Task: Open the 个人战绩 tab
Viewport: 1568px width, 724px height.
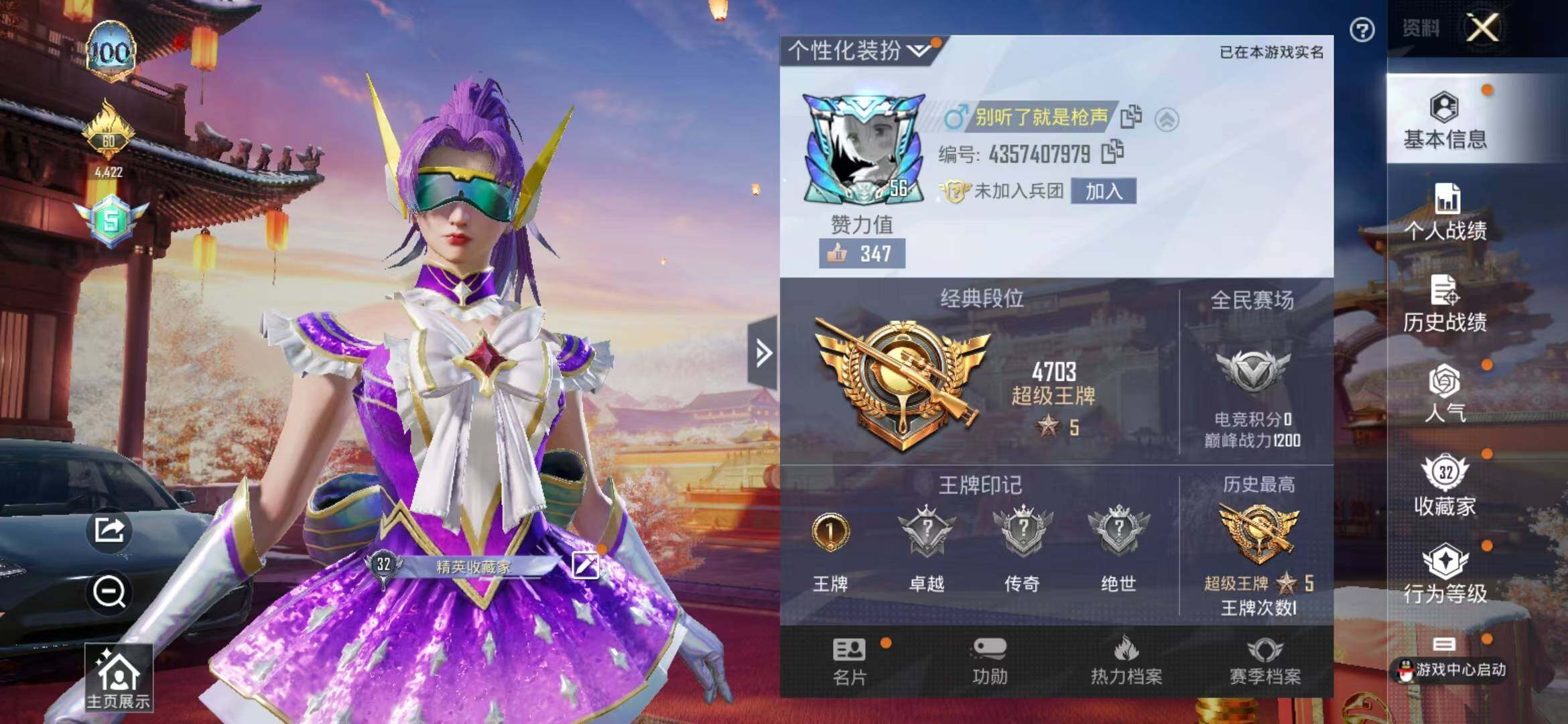Action: point(1445,213)
